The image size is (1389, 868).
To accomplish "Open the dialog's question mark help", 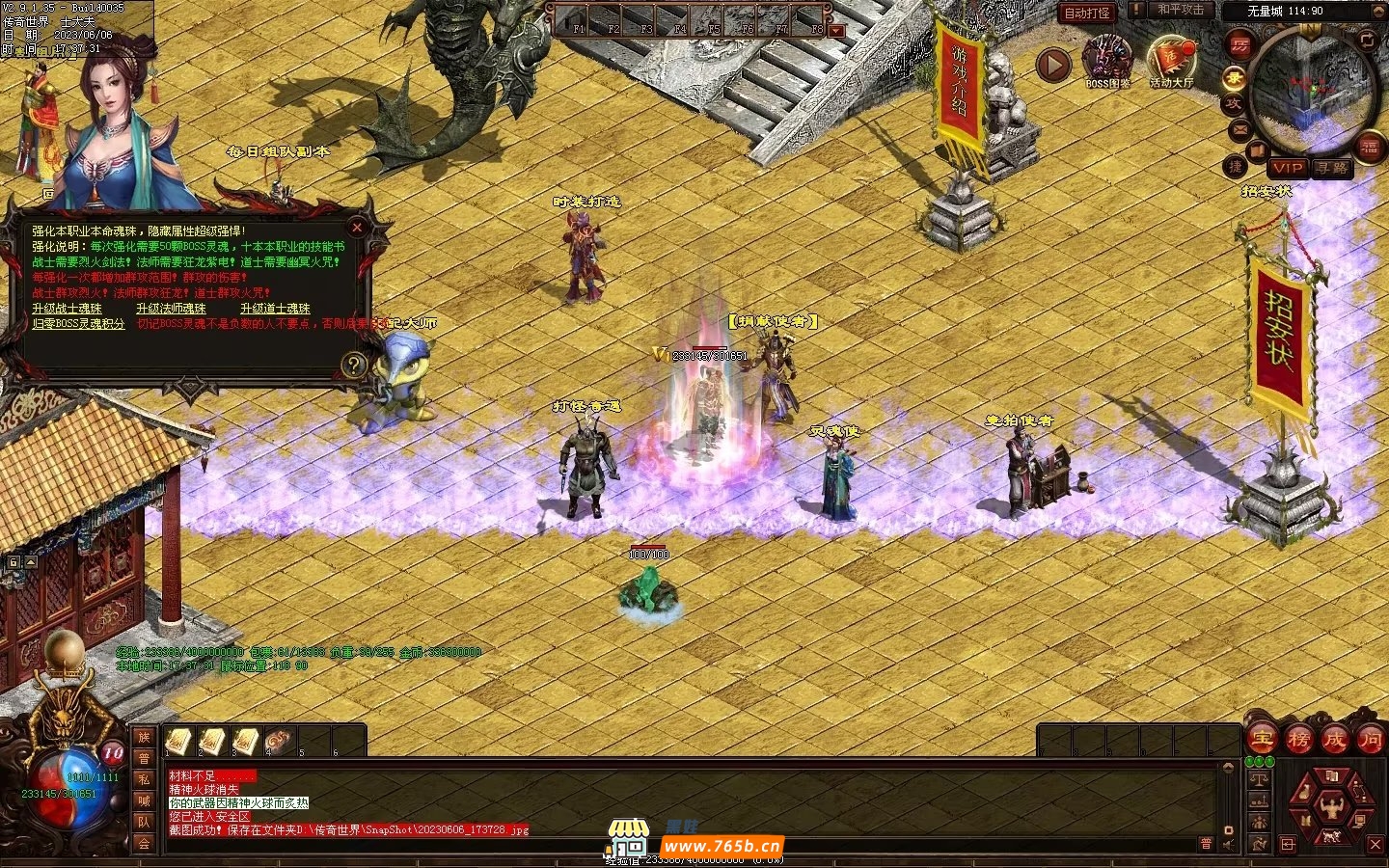I will coord(354,365).
